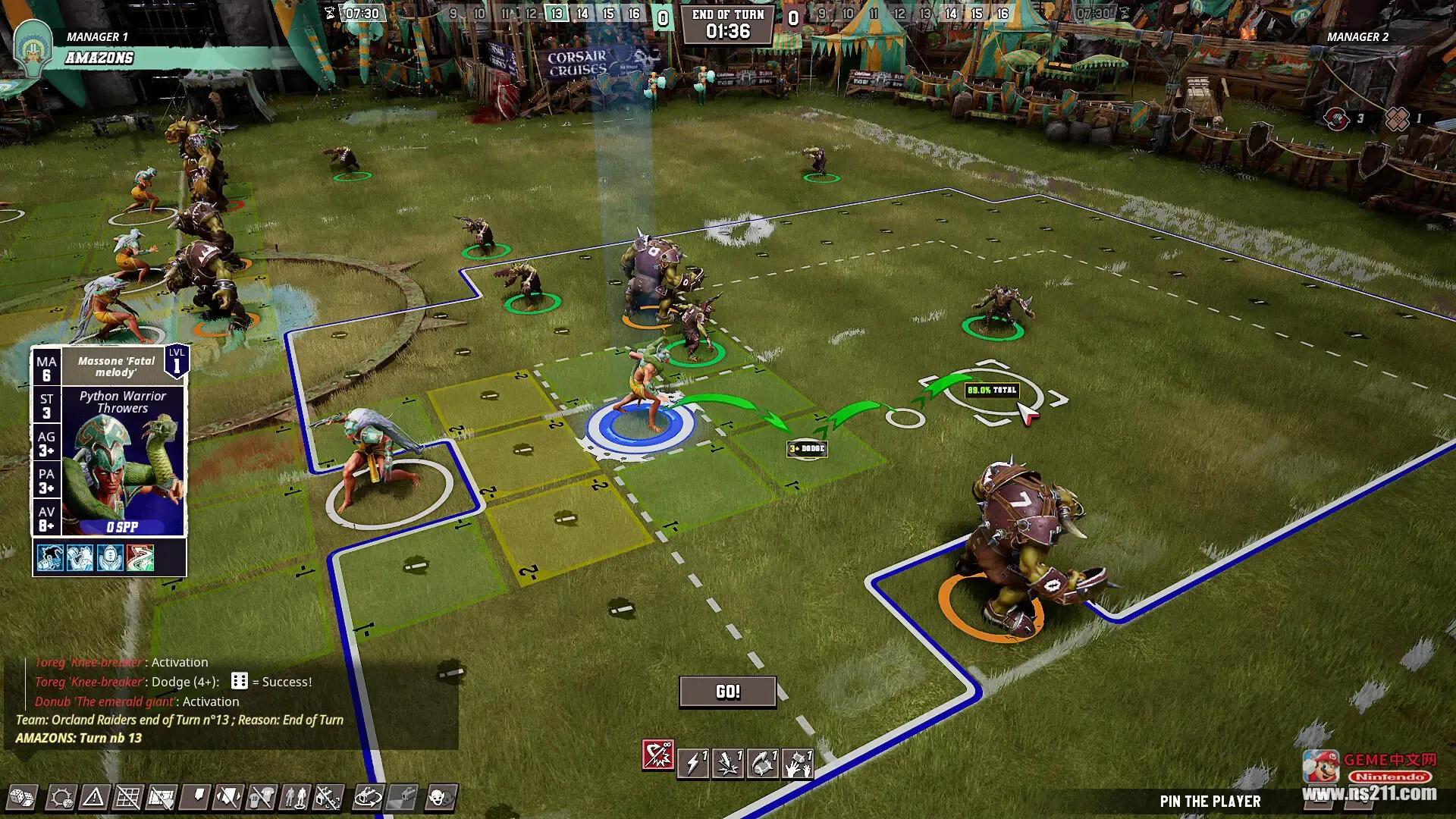Open the dice log icon in toolbar
The image size is (1456, 819).
tap(20, 798)
